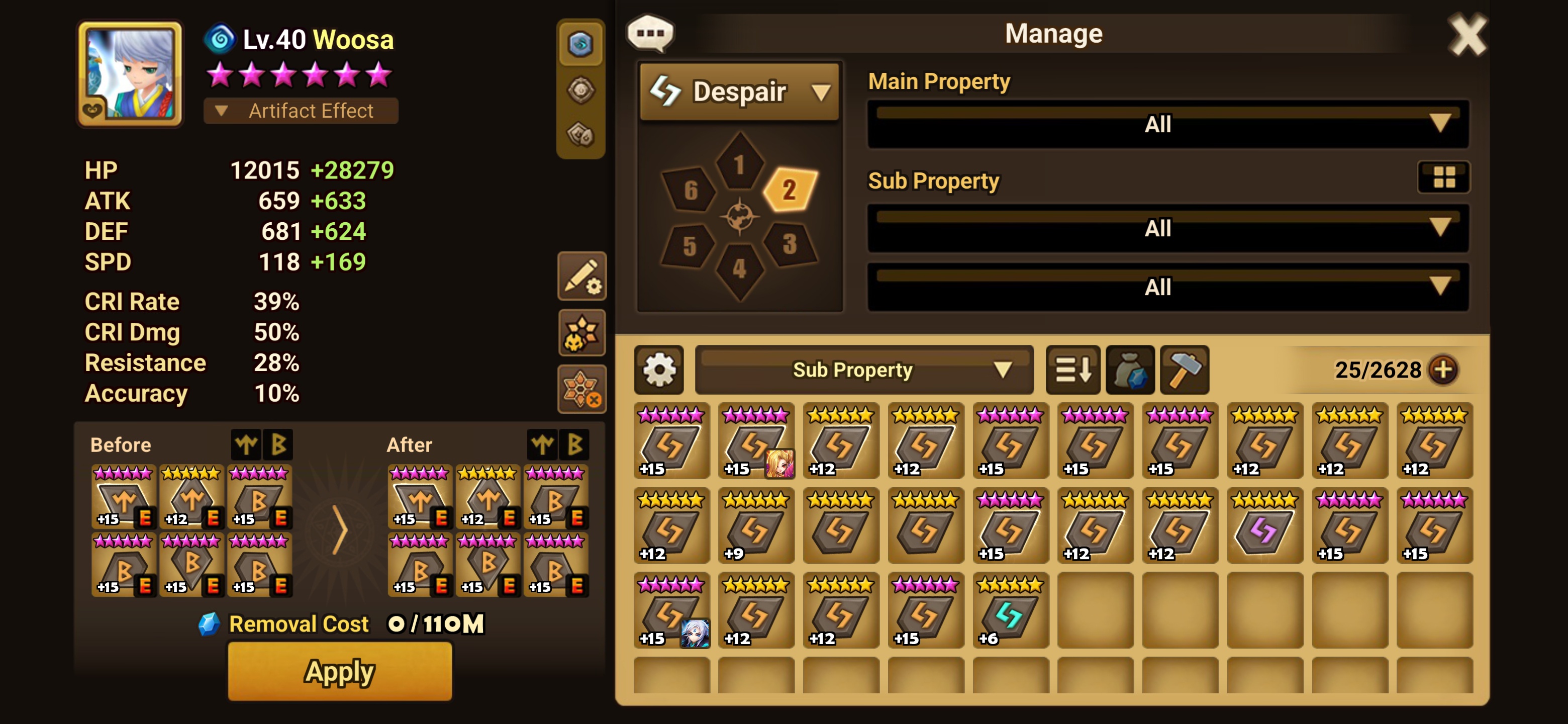Toggle the Sub Property grid view button
This screenshot has width=1568, height=724.
[x=1443, y=177]
